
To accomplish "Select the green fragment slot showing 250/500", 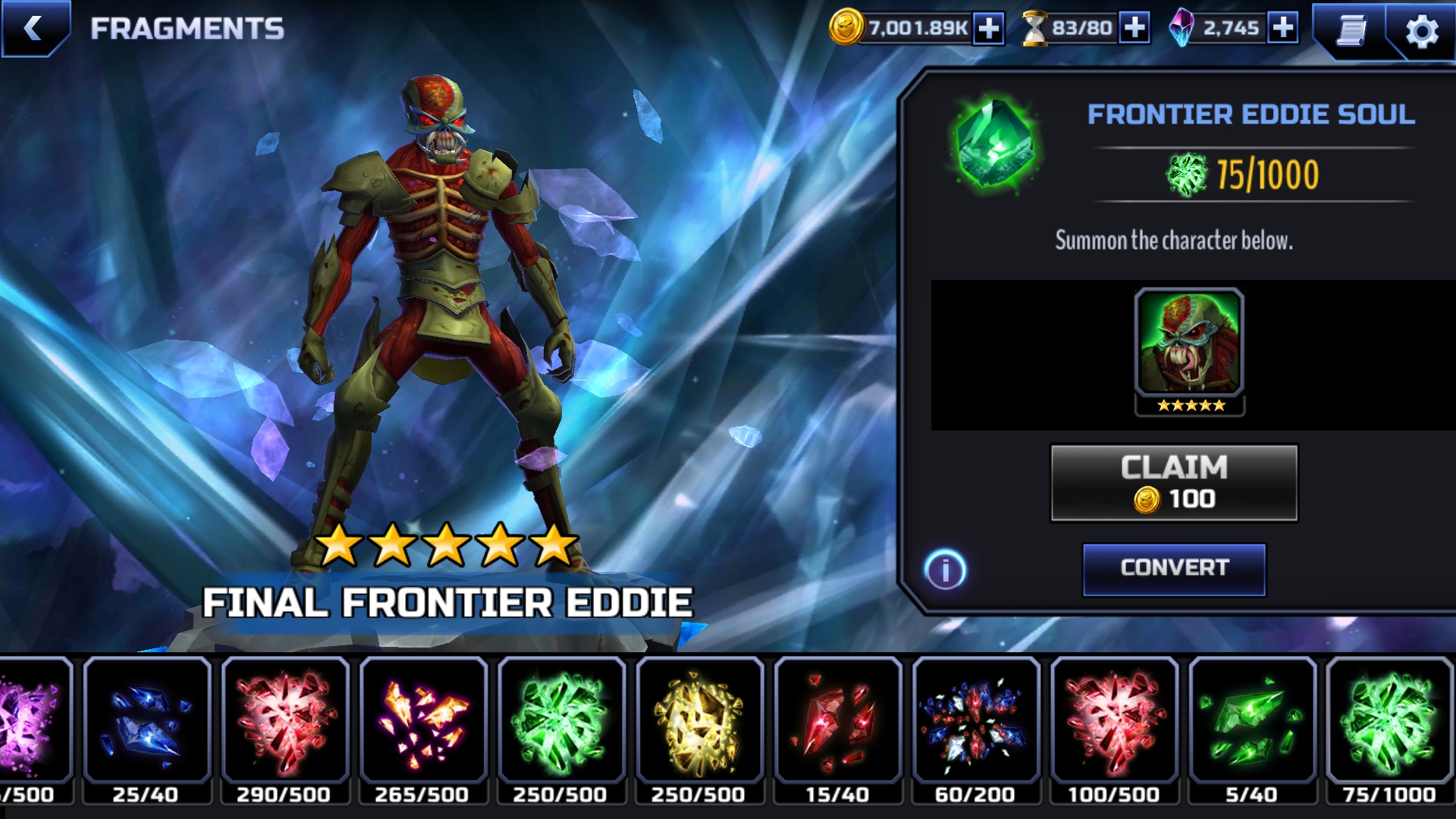I will (561, 728).
